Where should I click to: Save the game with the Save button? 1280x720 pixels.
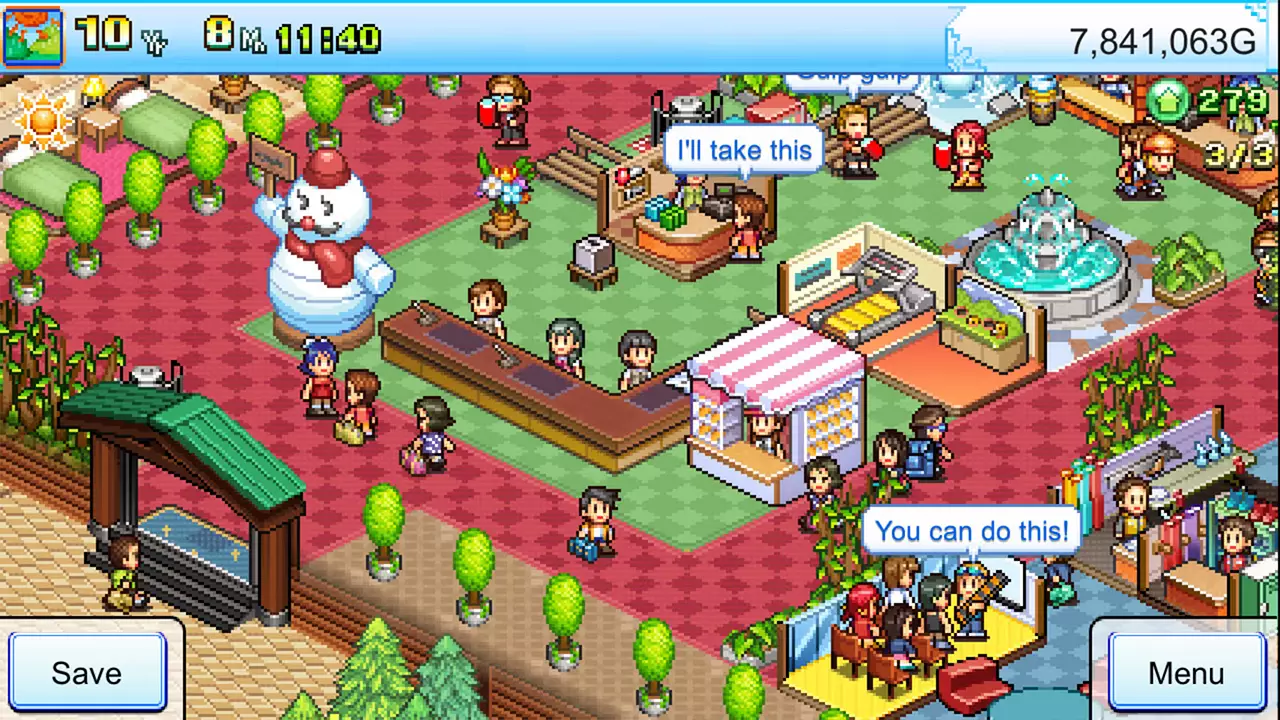(87, 673)
